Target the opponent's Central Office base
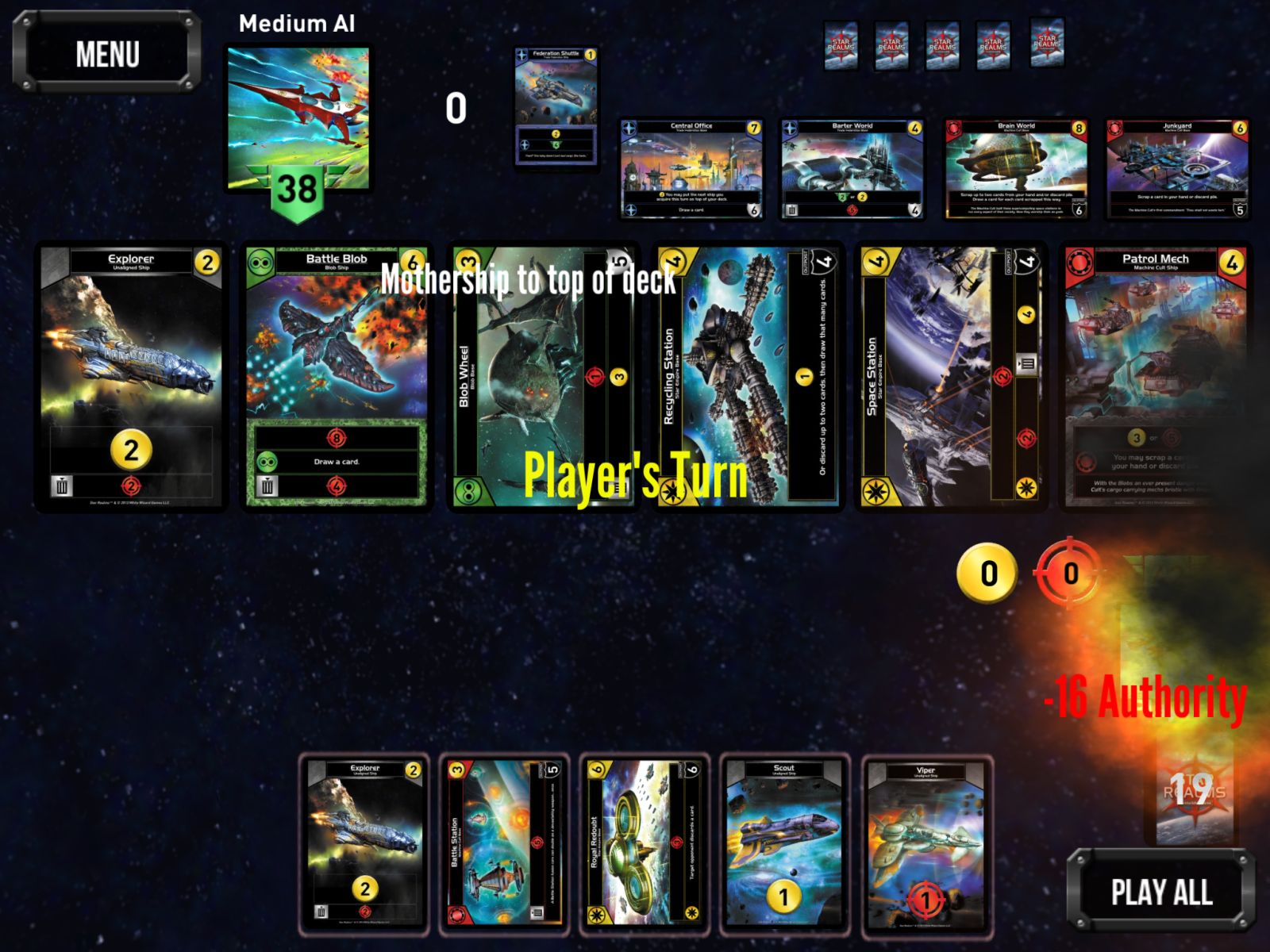1270x952 pixels. tap(691, 169)
